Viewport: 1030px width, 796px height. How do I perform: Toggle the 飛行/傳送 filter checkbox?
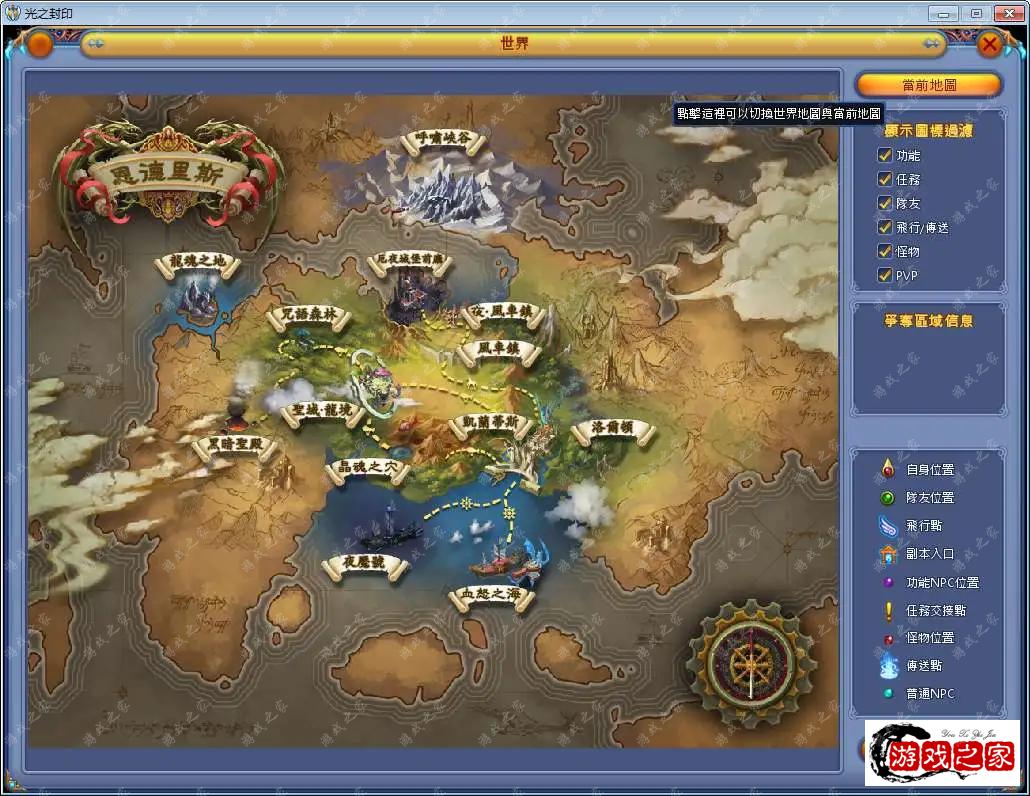pyautogui.click(x=884, y=227)
